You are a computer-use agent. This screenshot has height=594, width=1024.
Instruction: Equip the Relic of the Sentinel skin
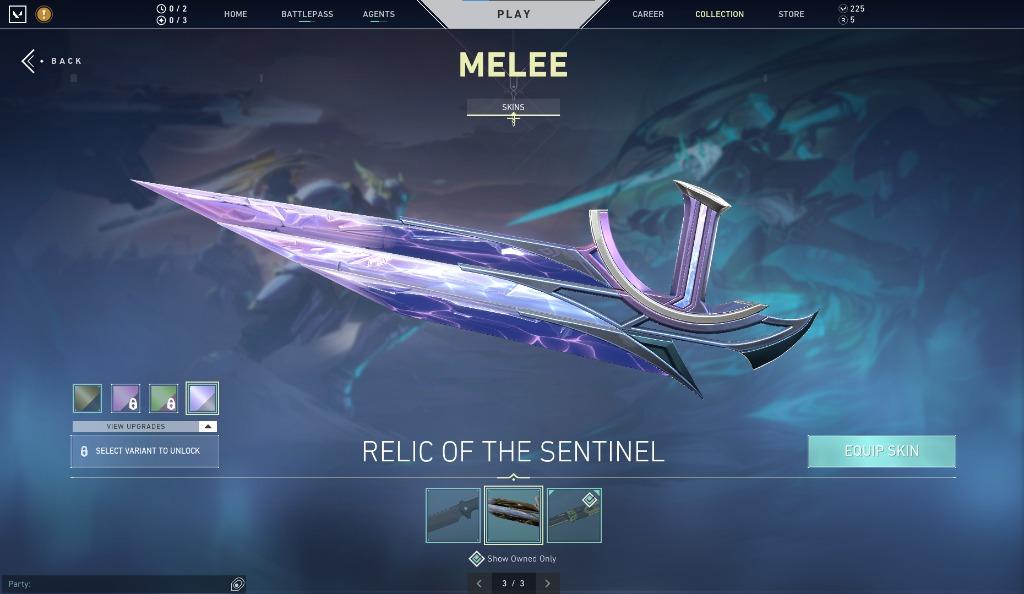coord(881,451)
